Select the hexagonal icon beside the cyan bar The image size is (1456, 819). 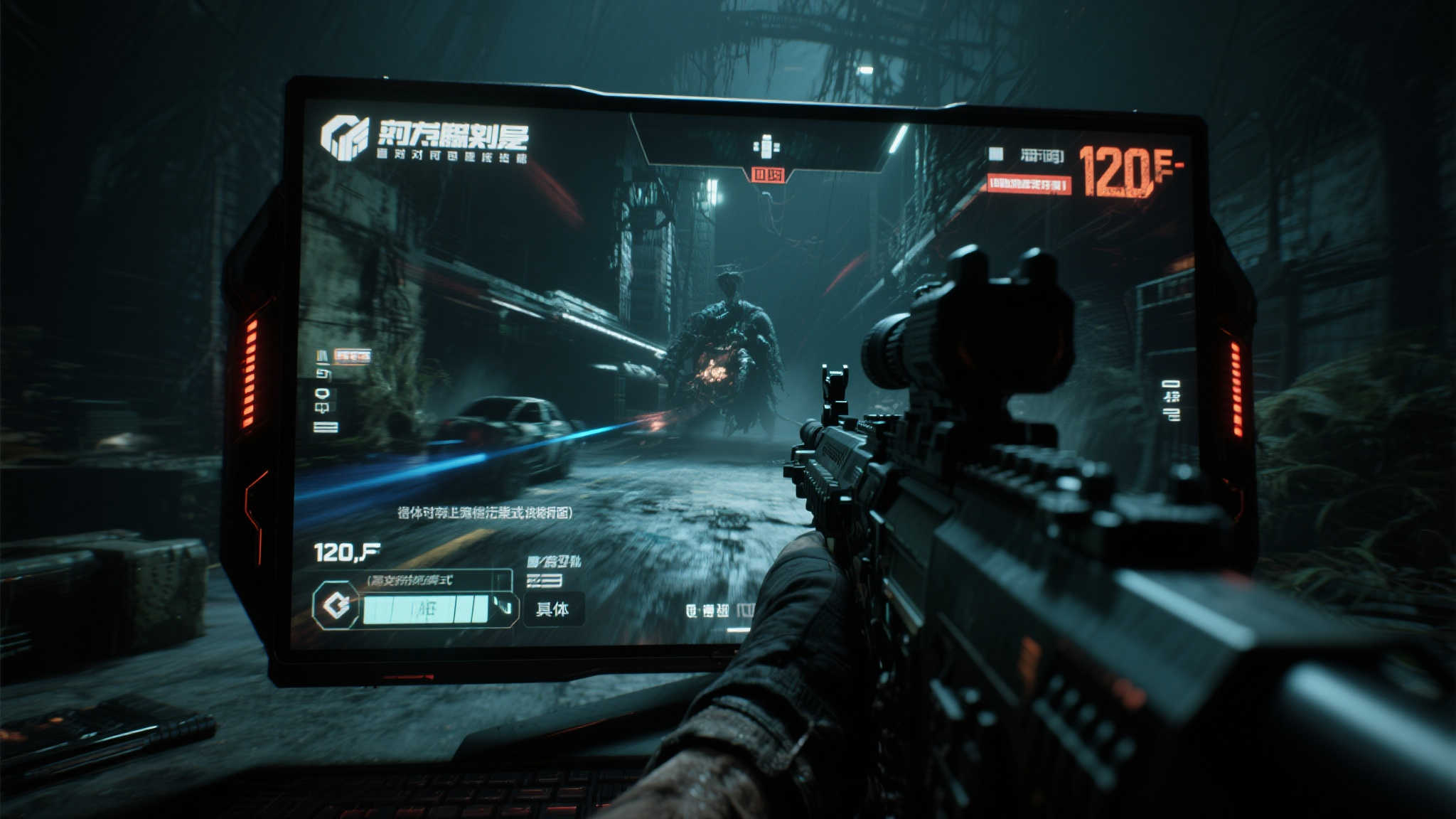[x=336, y=606]
